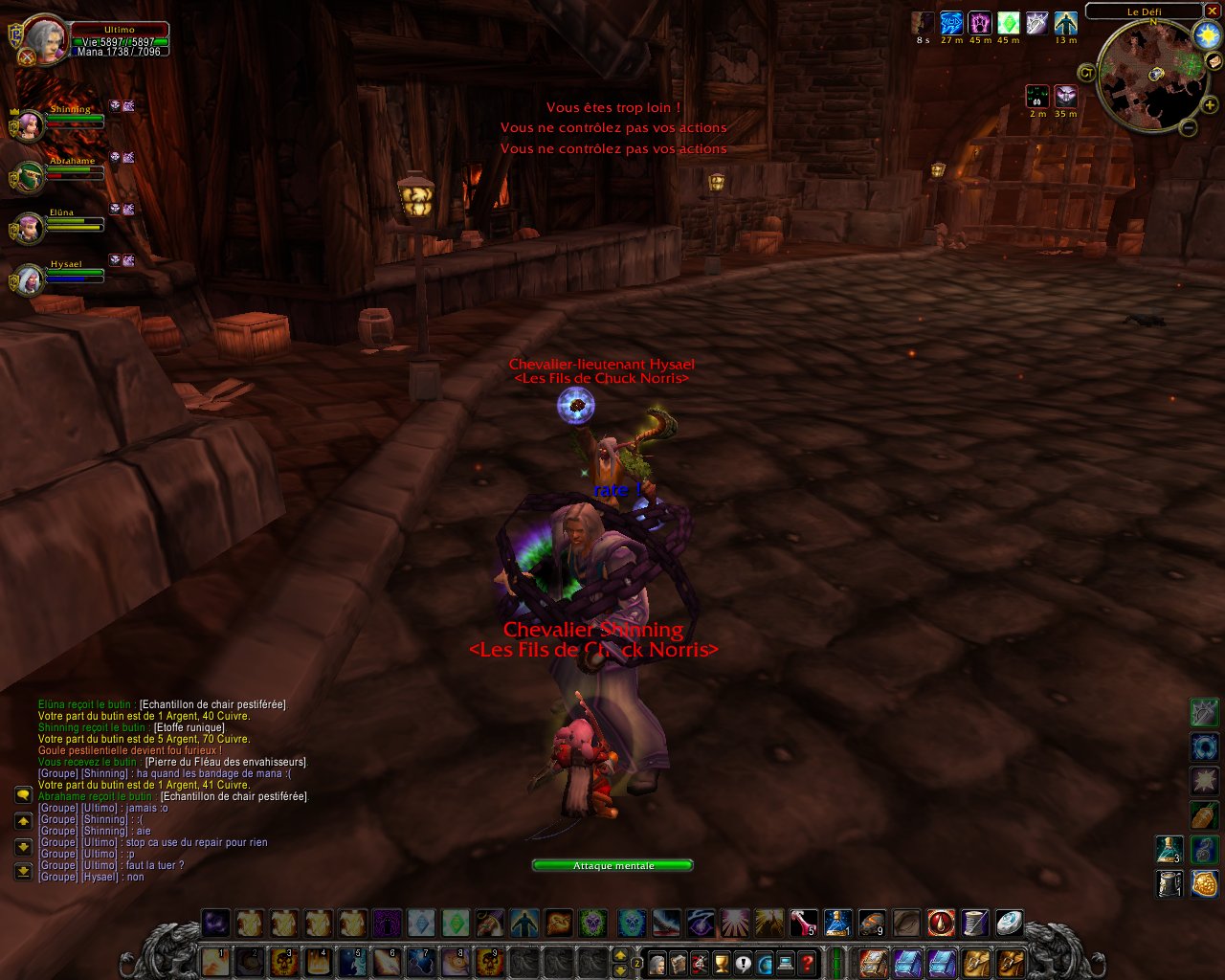The image size is (1225, 980).
Task: Zoom out the minimap with minus button
Action: (x=1188, y=127)
